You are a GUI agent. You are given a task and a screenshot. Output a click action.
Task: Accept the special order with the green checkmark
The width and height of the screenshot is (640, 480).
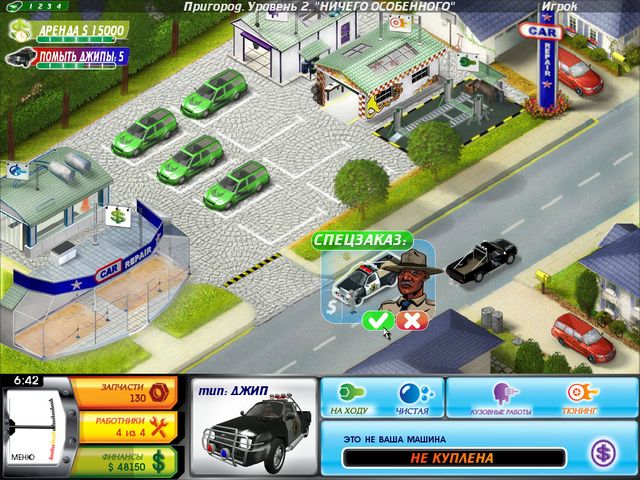coord(377,320)
